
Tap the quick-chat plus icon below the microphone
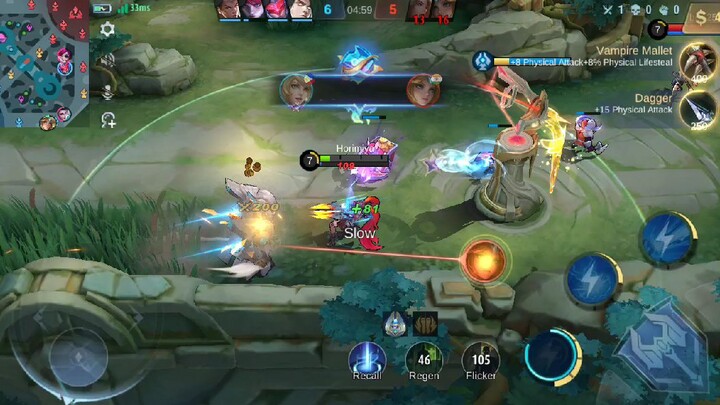click(107, 120)
